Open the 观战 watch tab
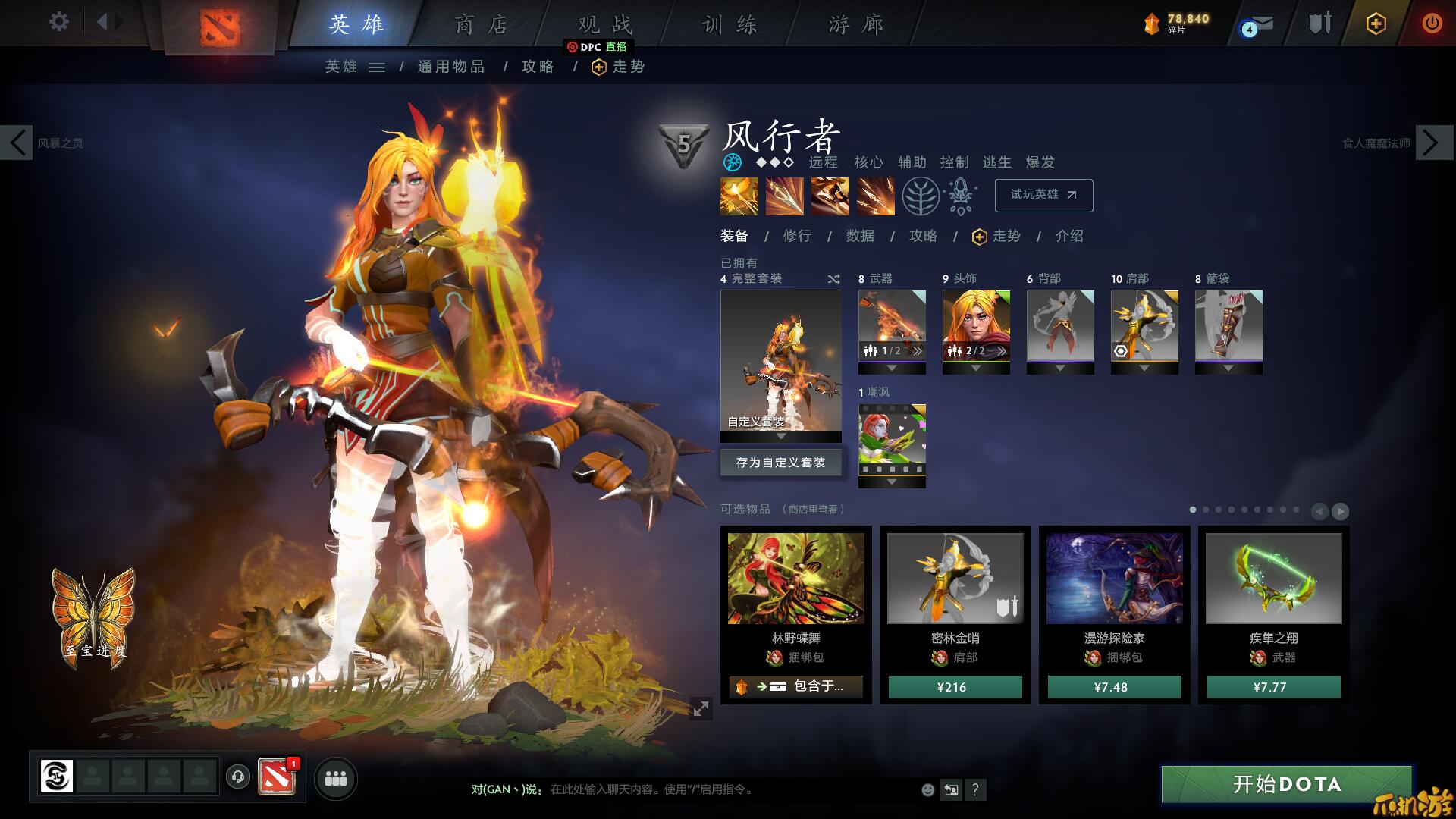This screenshot has width=1456, height=819. (604, 25)
